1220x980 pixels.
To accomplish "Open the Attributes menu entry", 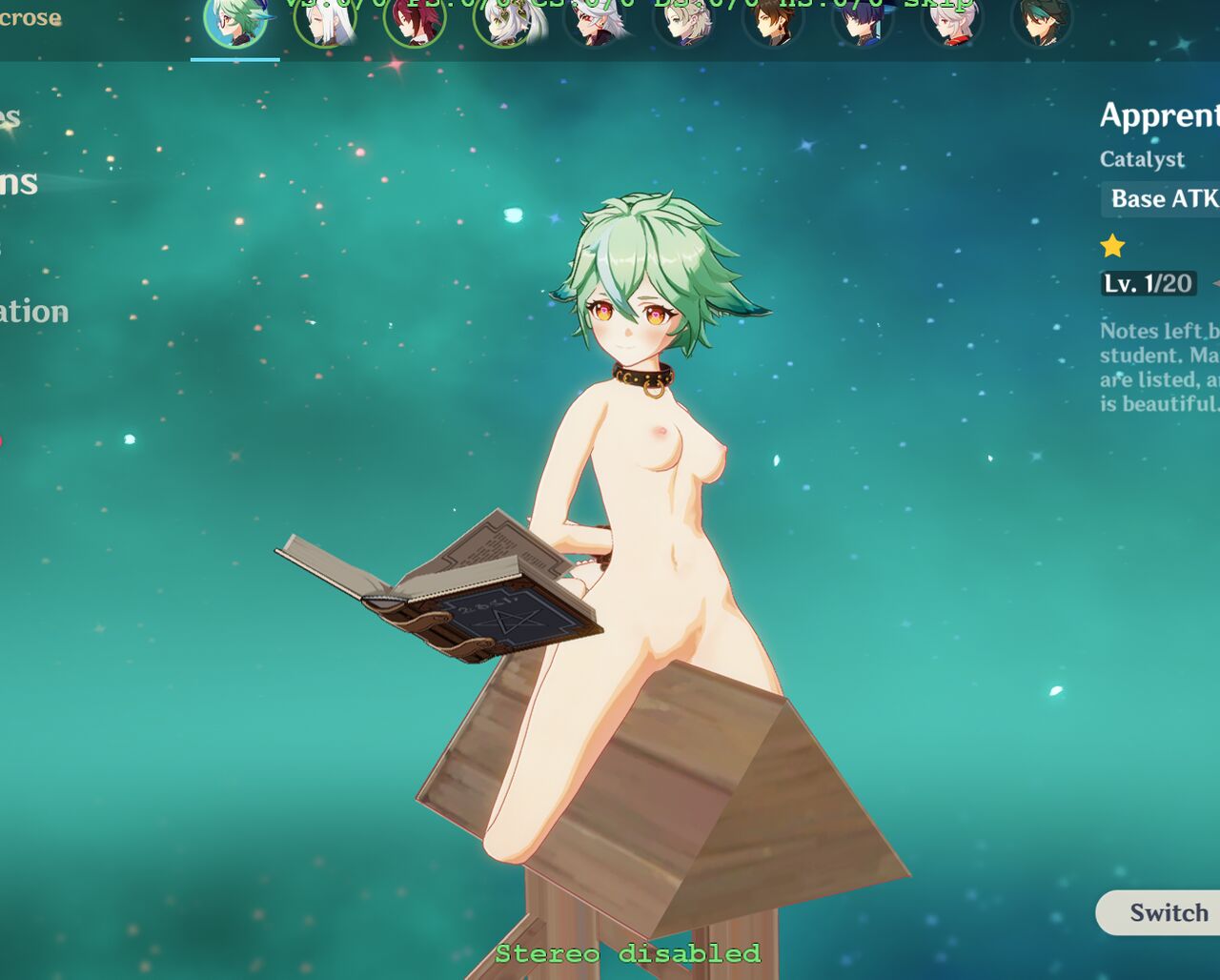I will pyautogui.click(x=10, y=118).
